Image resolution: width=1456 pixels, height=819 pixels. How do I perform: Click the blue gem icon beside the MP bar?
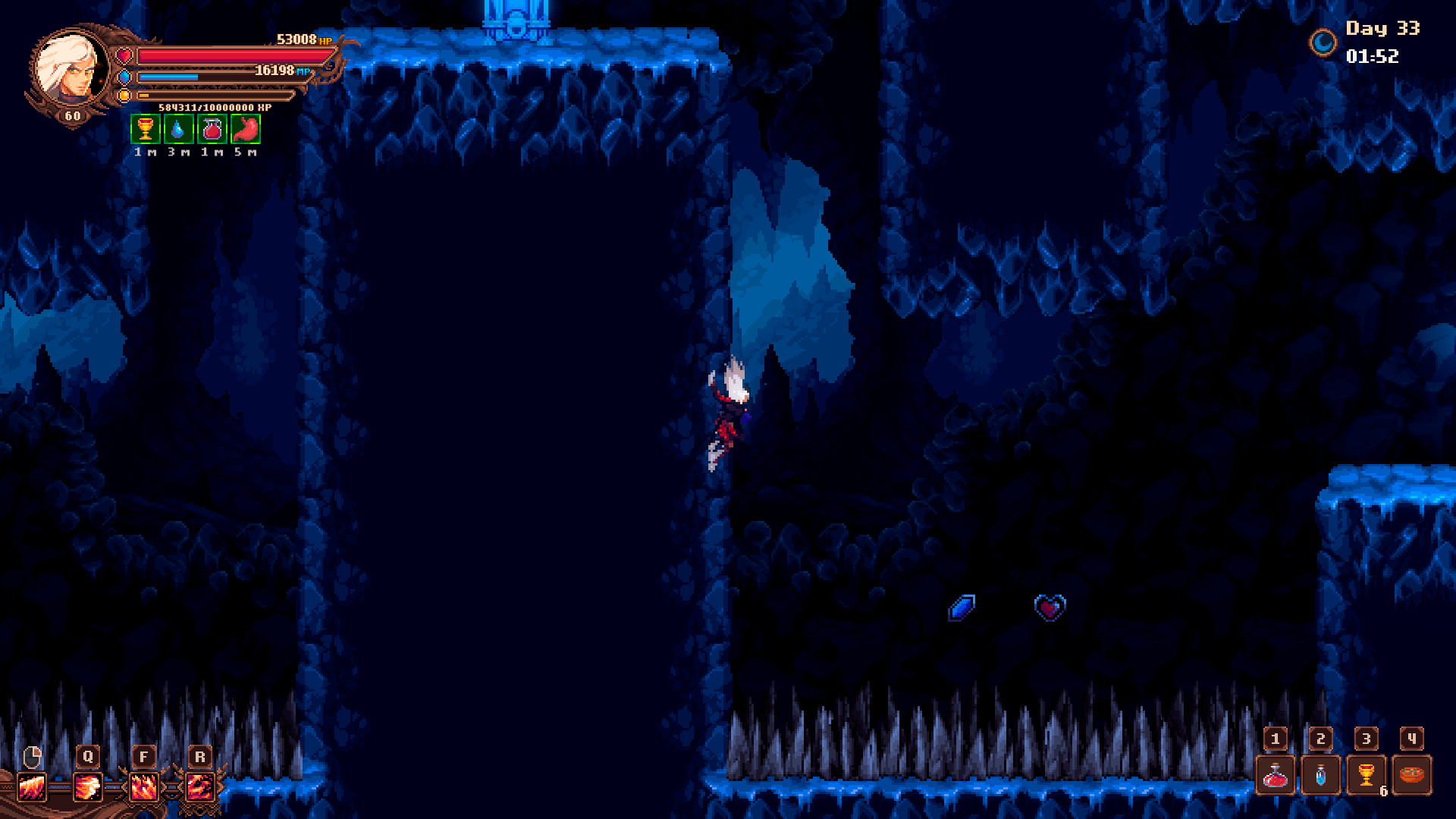click(124, 75)
